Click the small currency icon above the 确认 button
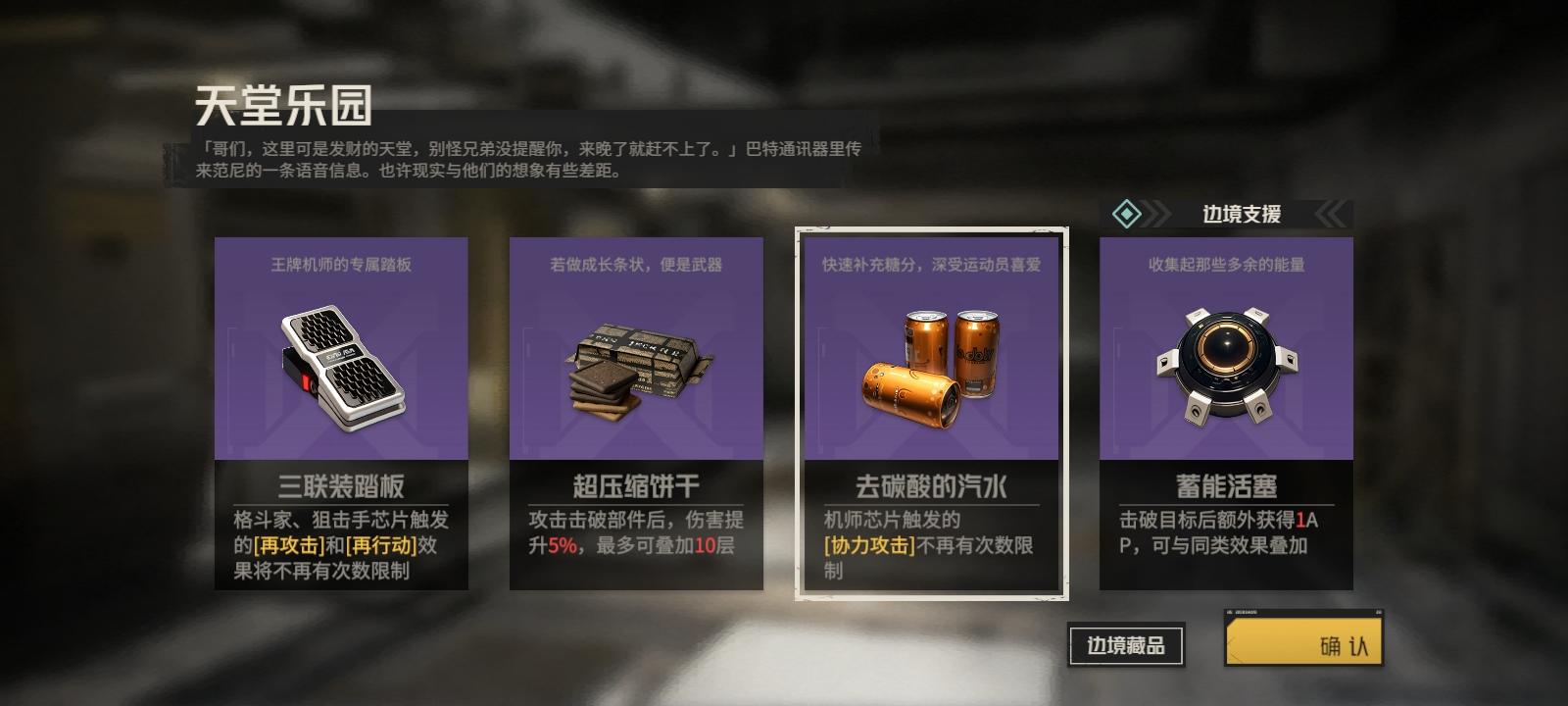This screenshot has width=1568, height=706. coord(1229,611)
